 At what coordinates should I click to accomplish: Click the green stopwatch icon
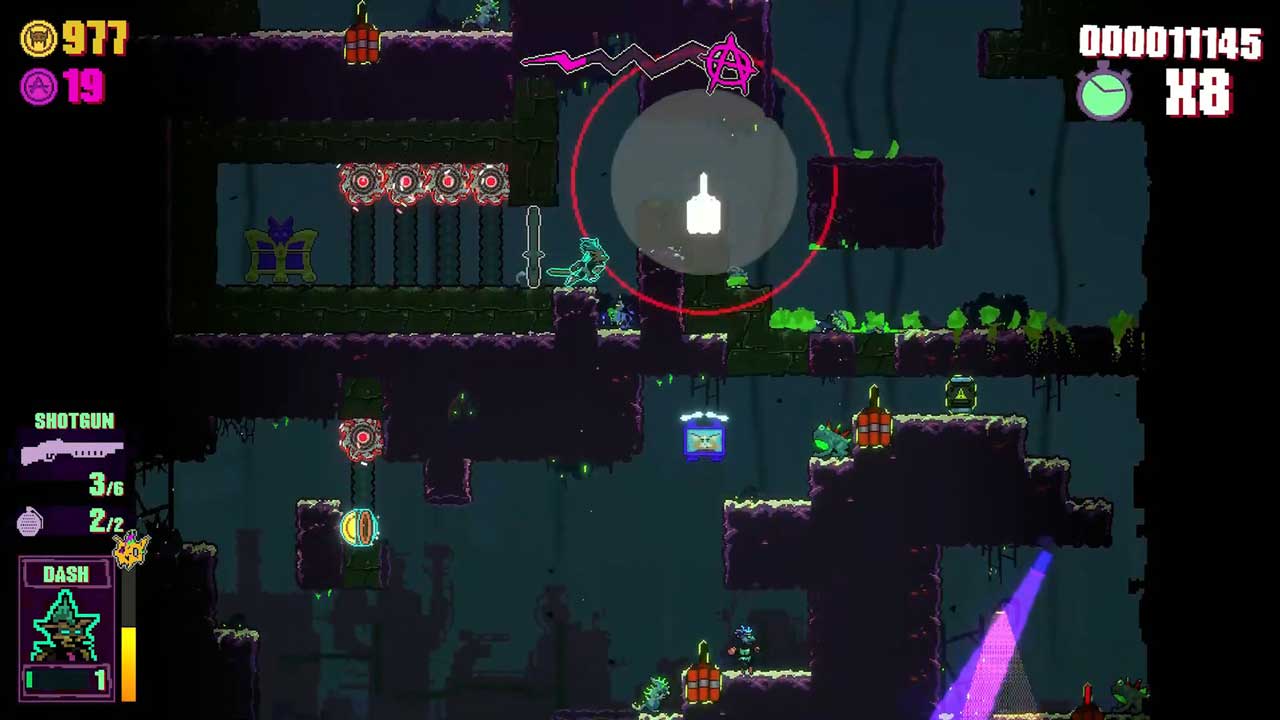point(1104,93)
